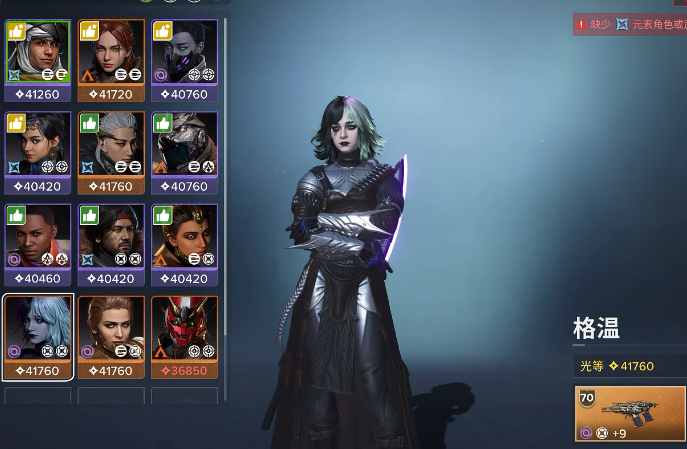
Task: Choose the bearded man with red headband
Action: coord(111,236)
